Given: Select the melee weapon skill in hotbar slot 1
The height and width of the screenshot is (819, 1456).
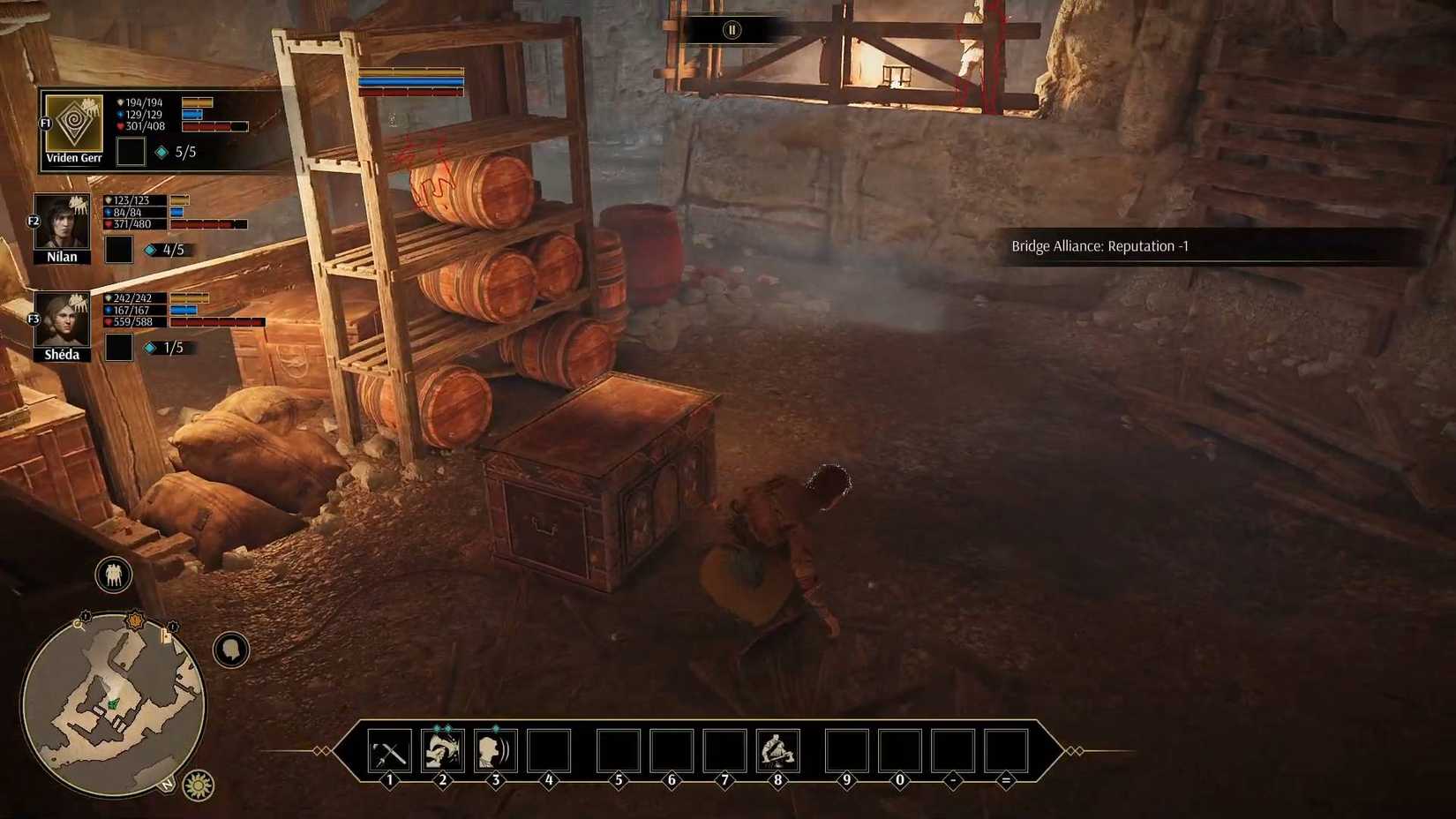Looking at the screenshot, I should 389,751.
